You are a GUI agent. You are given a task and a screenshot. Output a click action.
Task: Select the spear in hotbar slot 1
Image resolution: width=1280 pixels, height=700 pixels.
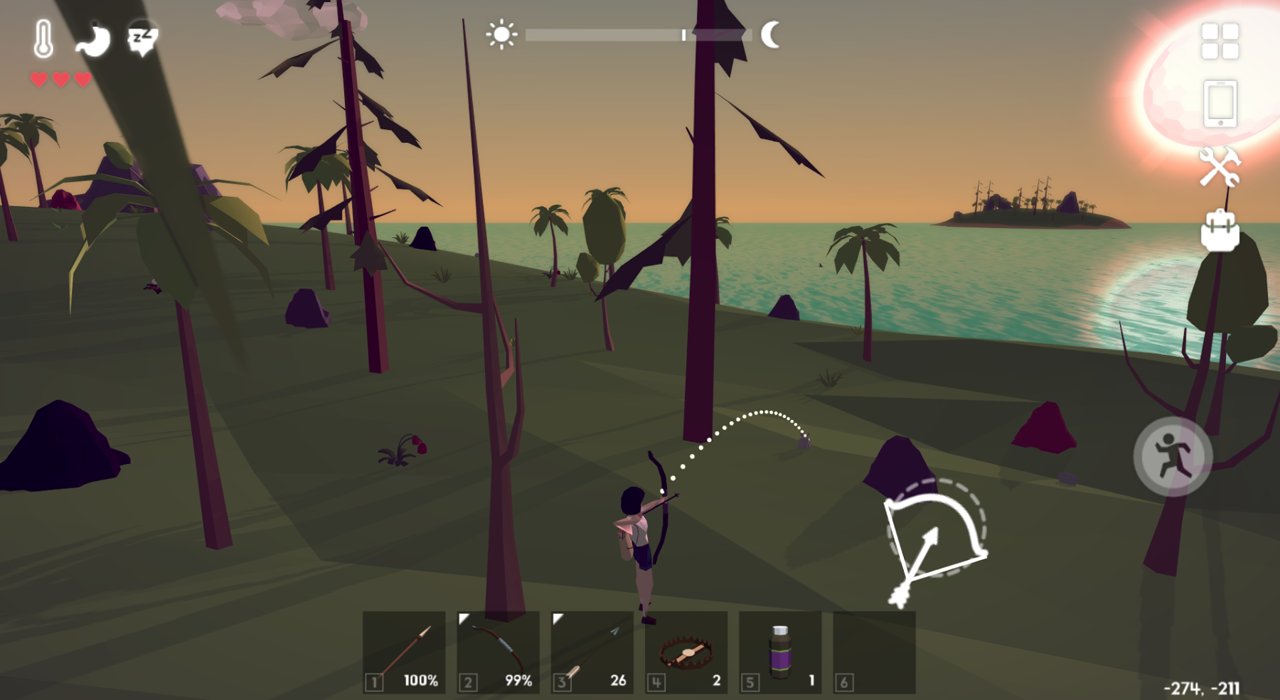pyautogui.click(x=404, y=653)
